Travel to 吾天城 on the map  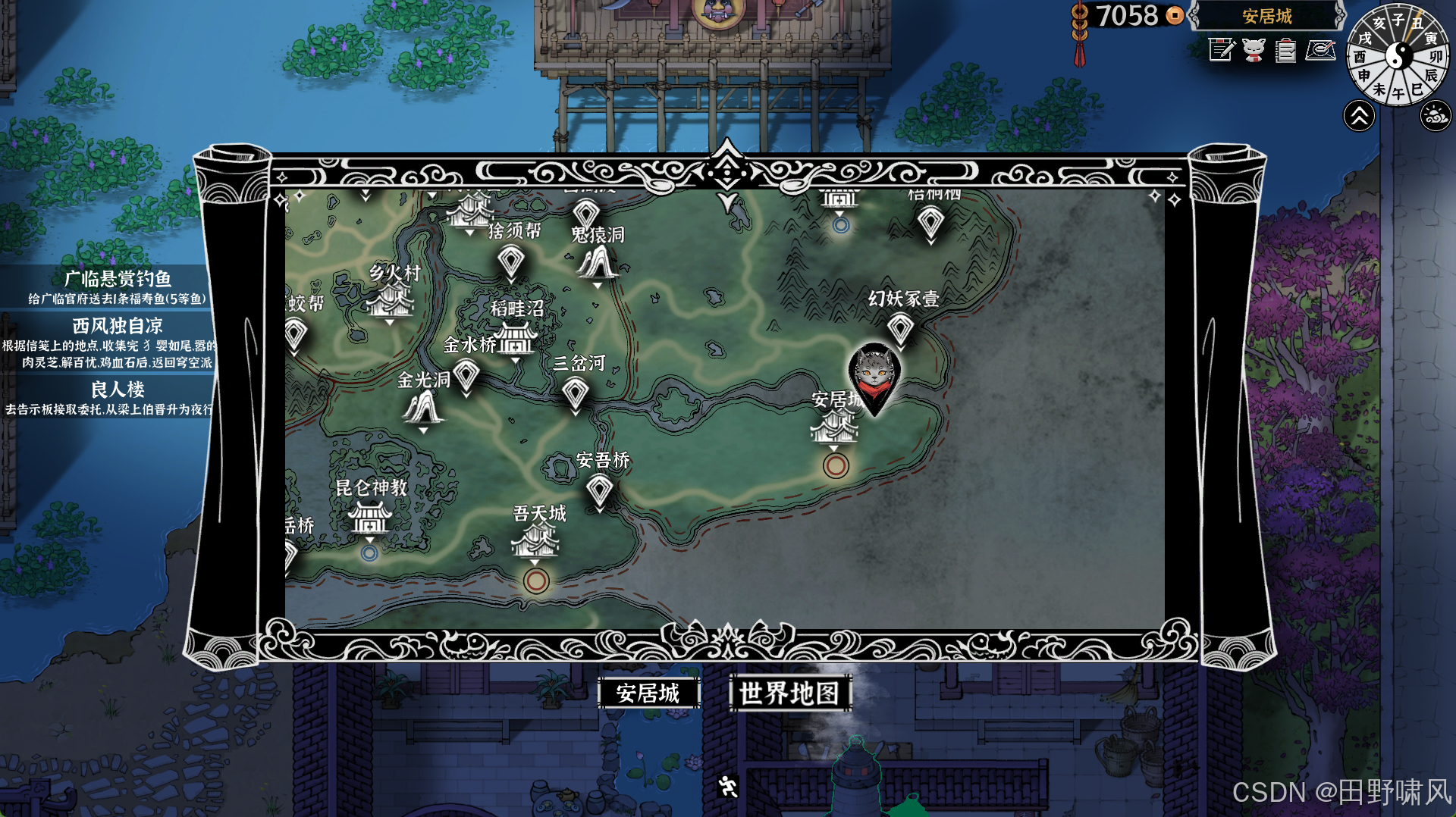click(x=535, y=541)
